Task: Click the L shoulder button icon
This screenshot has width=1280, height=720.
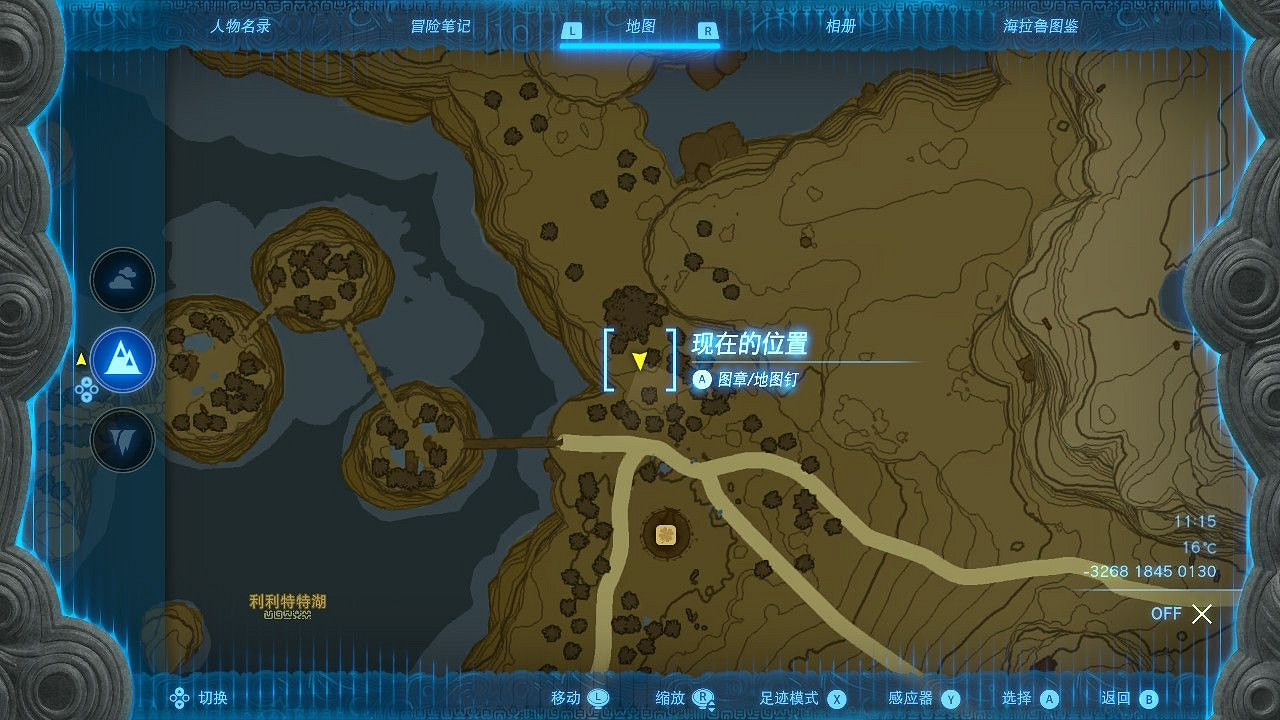Action: tap(571, 31)
